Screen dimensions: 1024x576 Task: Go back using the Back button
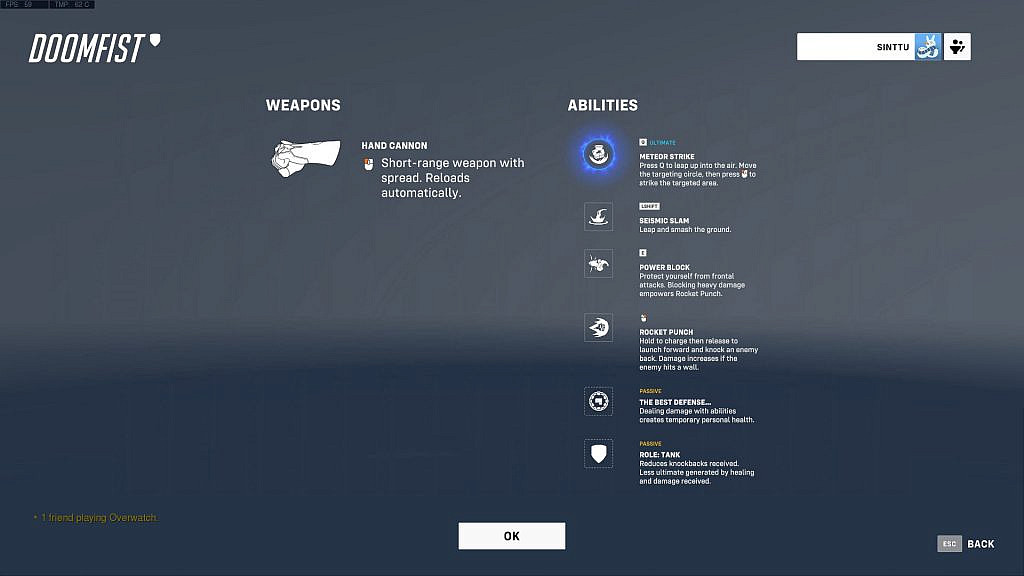tap(967, 544)
